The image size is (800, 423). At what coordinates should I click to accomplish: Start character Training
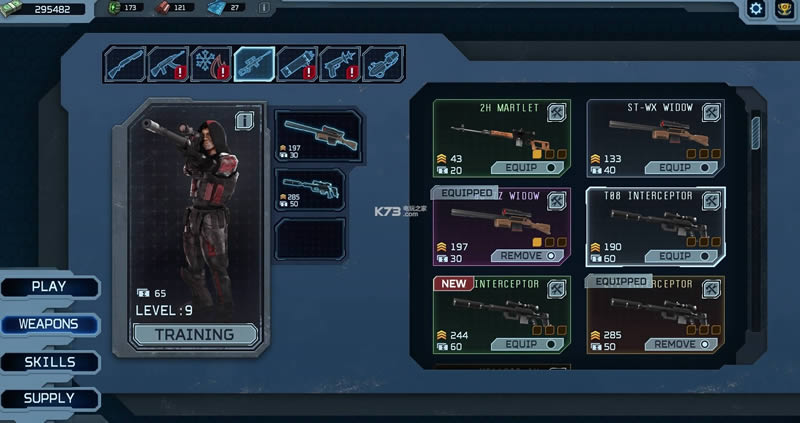pyautogui.click(x=196, y=334)
